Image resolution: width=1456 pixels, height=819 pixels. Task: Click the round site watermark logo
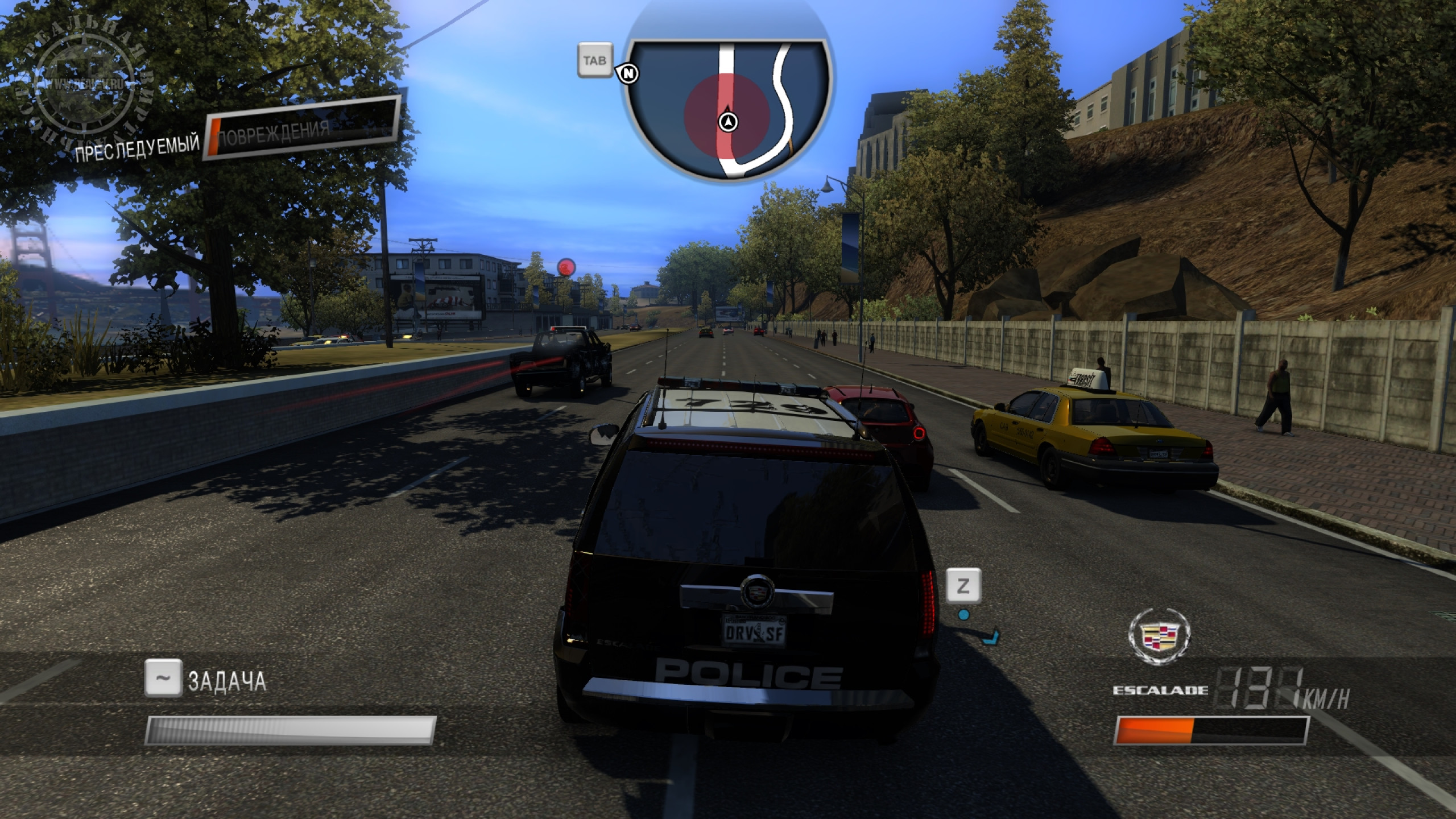[85, 91]
